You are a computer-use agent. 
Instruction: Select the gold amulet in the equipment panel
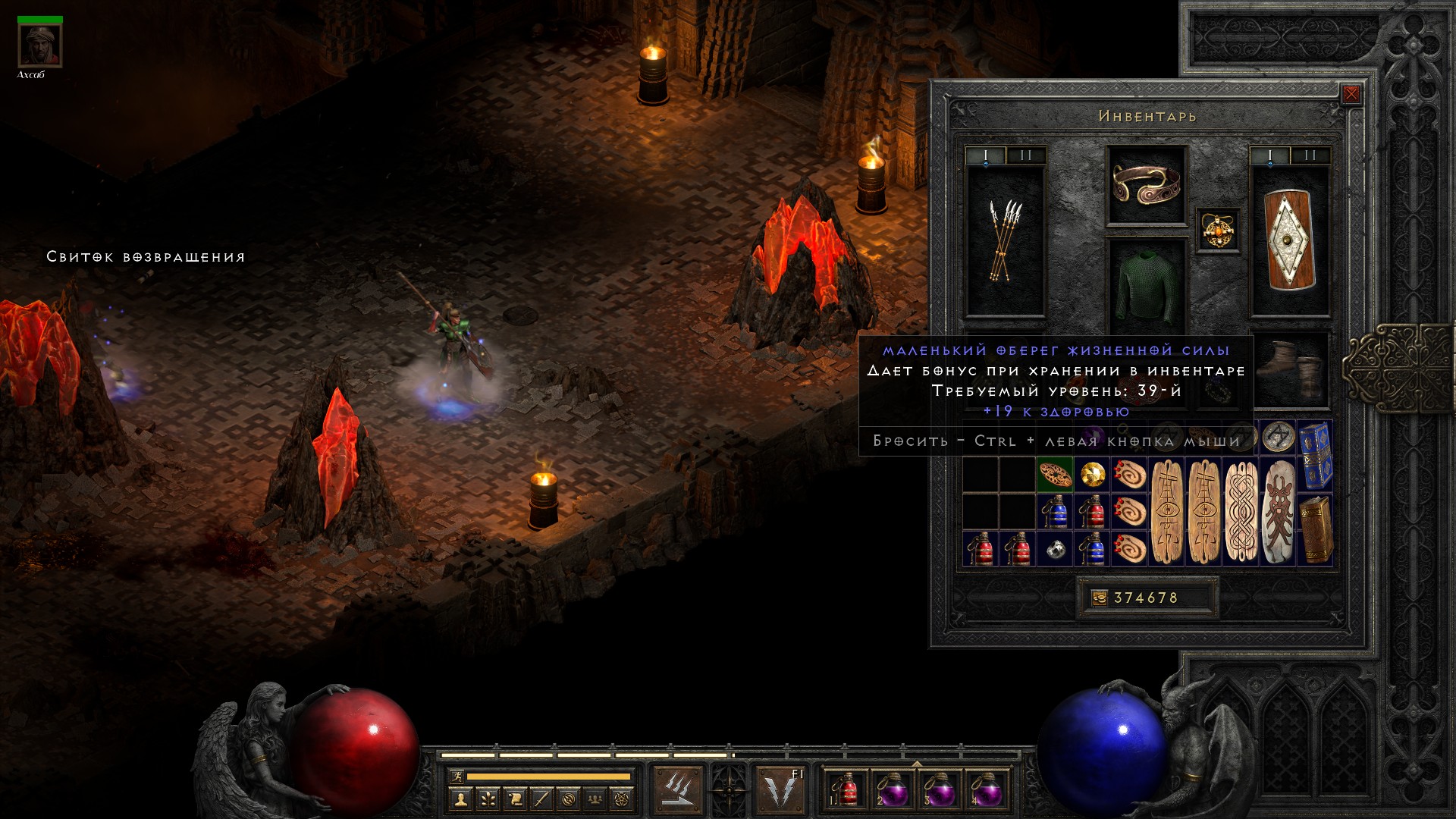[1218, 230]
